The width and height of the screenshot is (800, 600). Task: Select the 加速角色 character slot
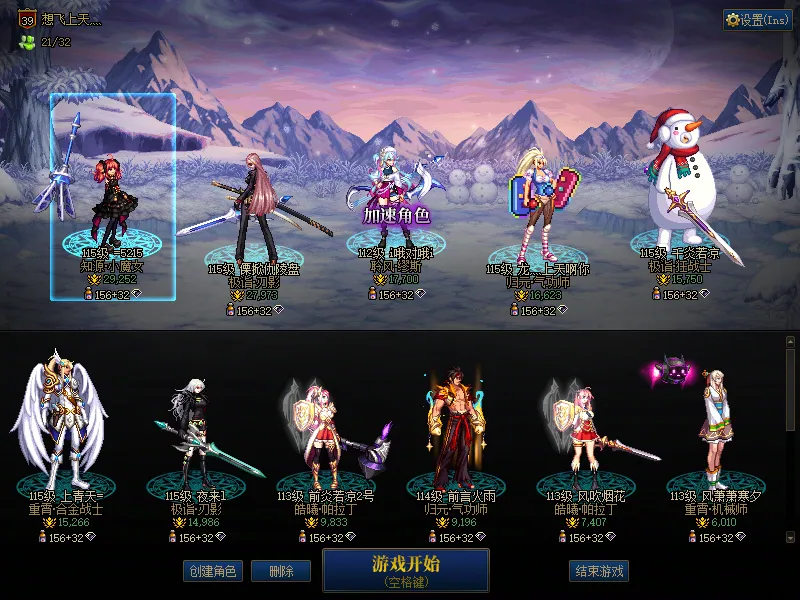(396, 200)
